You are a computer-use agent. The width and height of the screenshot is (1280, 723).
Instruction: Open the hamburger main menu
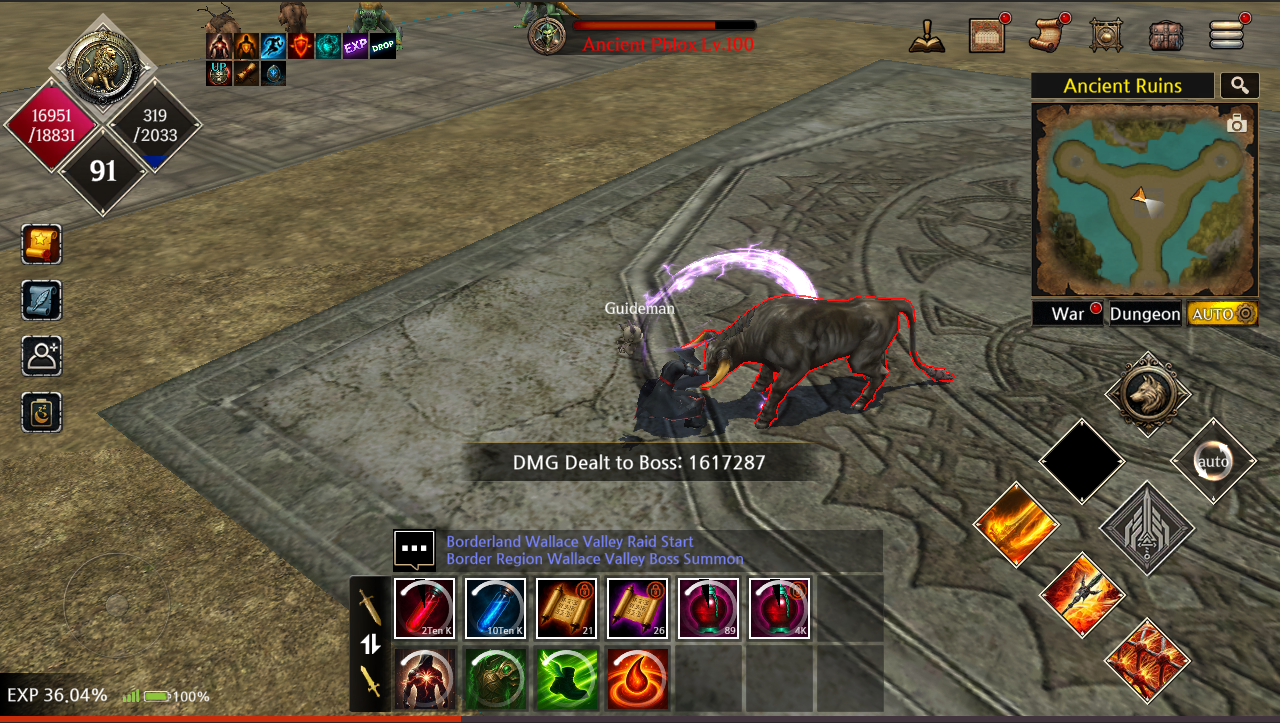coord(1226,35)
